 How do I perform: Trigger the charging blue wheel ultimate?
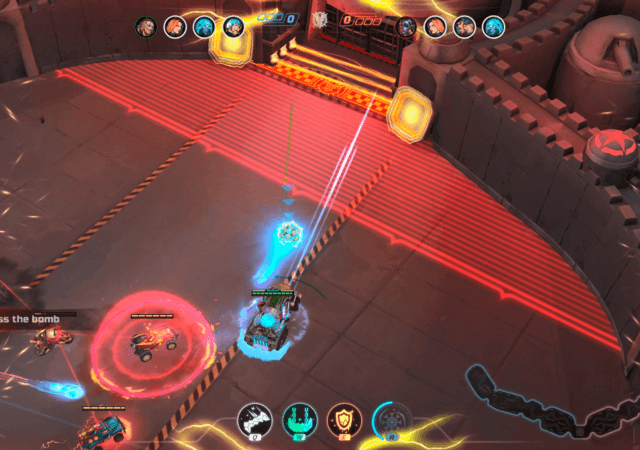pyautogui.click(x=388, y=420)
